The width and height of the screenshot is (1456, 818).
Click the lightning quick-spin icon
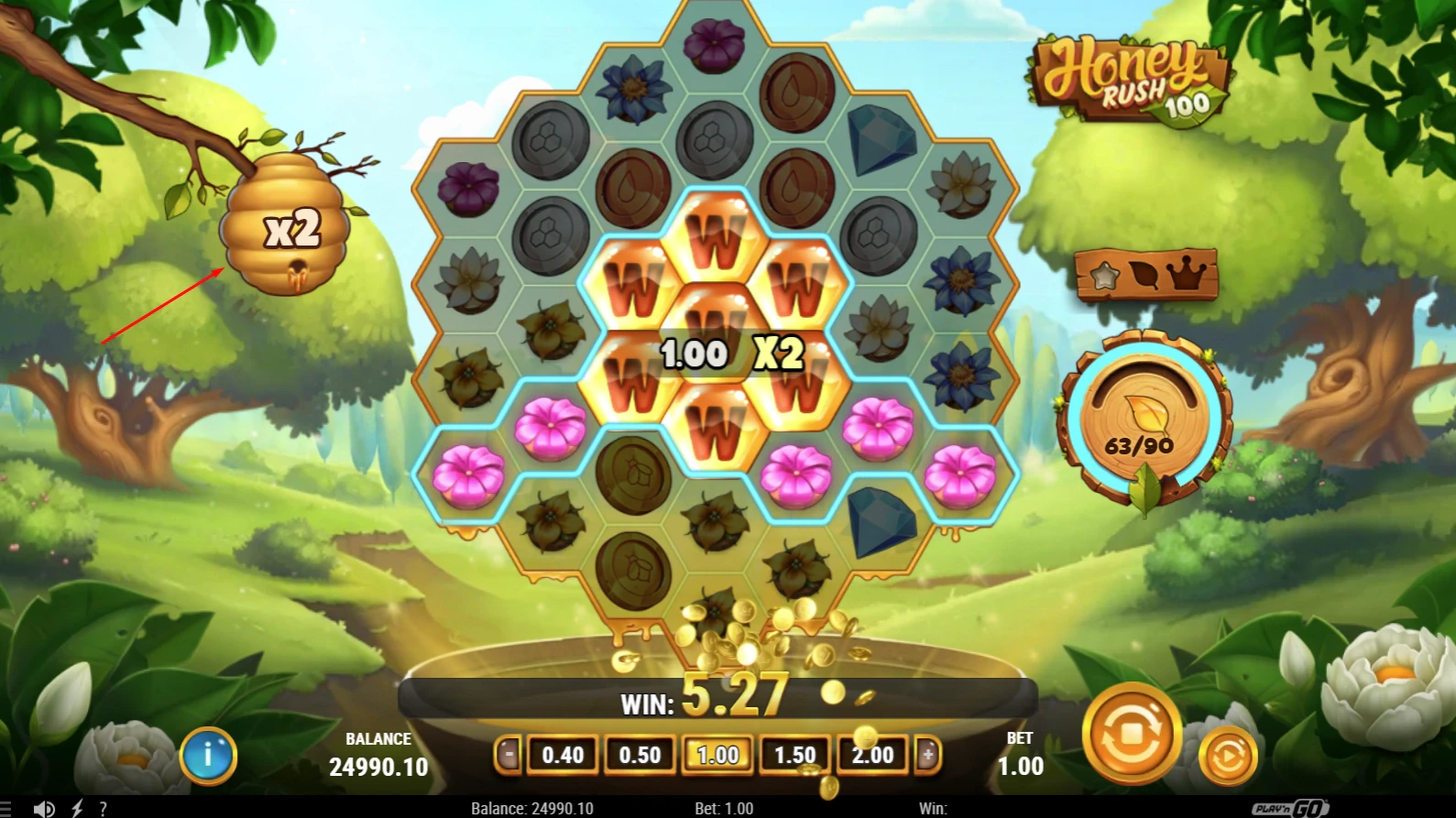[76, 807]
